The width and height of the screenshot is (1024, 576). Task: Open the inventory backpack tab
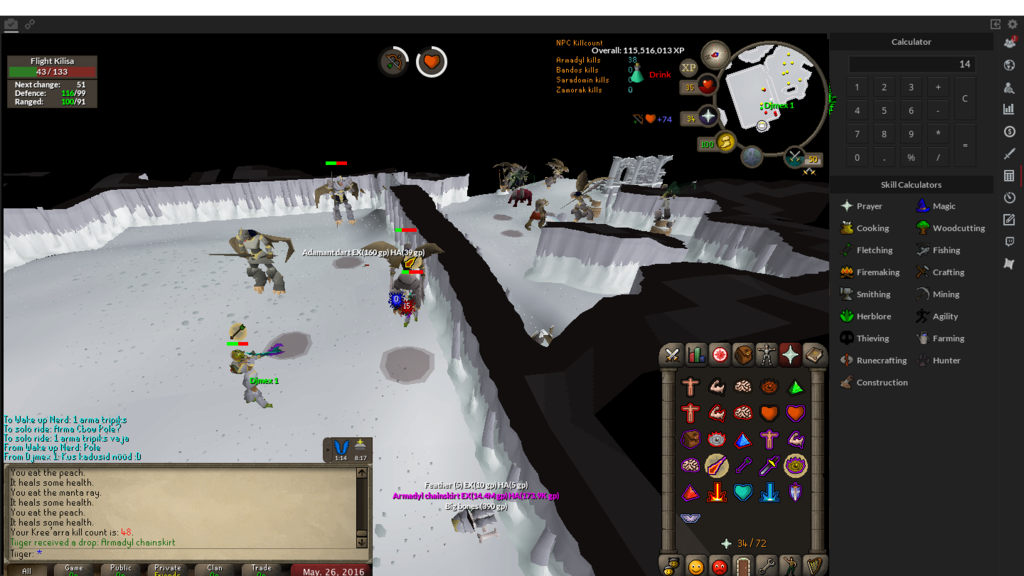(x=742, y=355)
